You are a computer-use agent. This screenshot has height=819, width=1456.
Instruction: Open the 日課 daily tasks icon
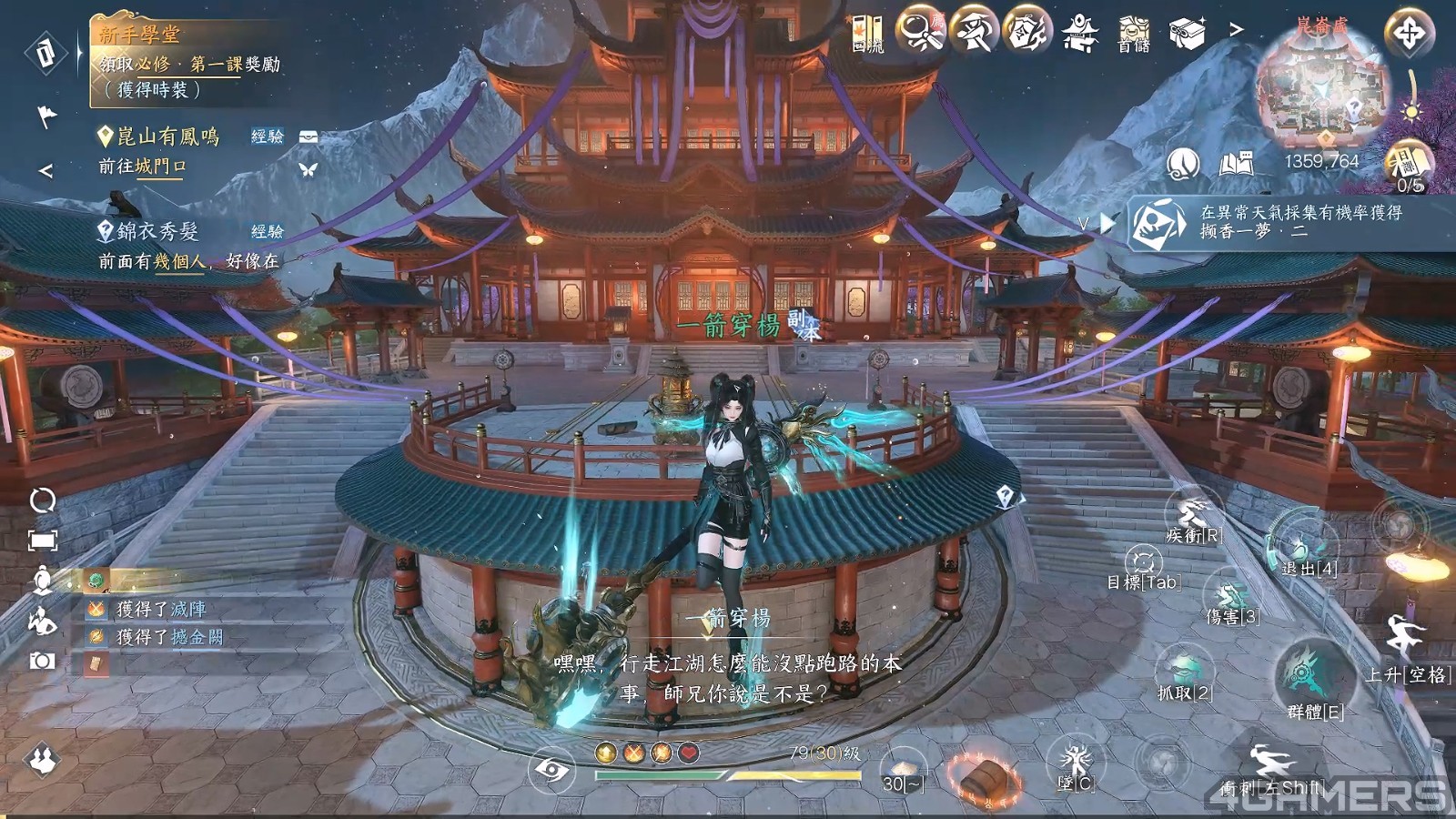tap(1409, 167)
